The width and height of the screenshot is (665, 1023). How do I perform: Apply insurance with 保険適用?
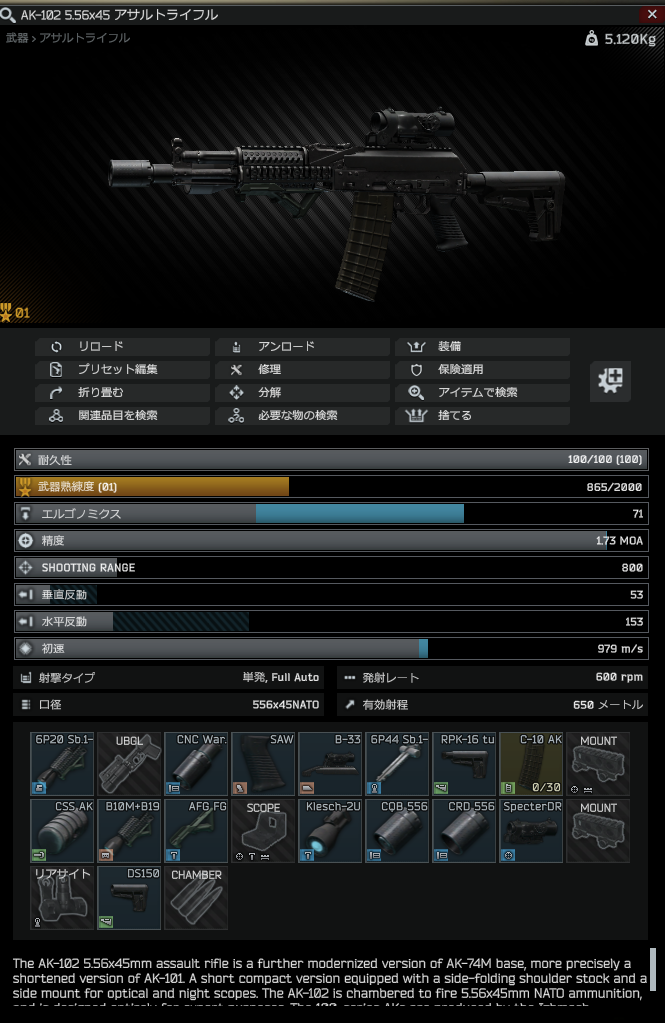click(x=482, y=370)
